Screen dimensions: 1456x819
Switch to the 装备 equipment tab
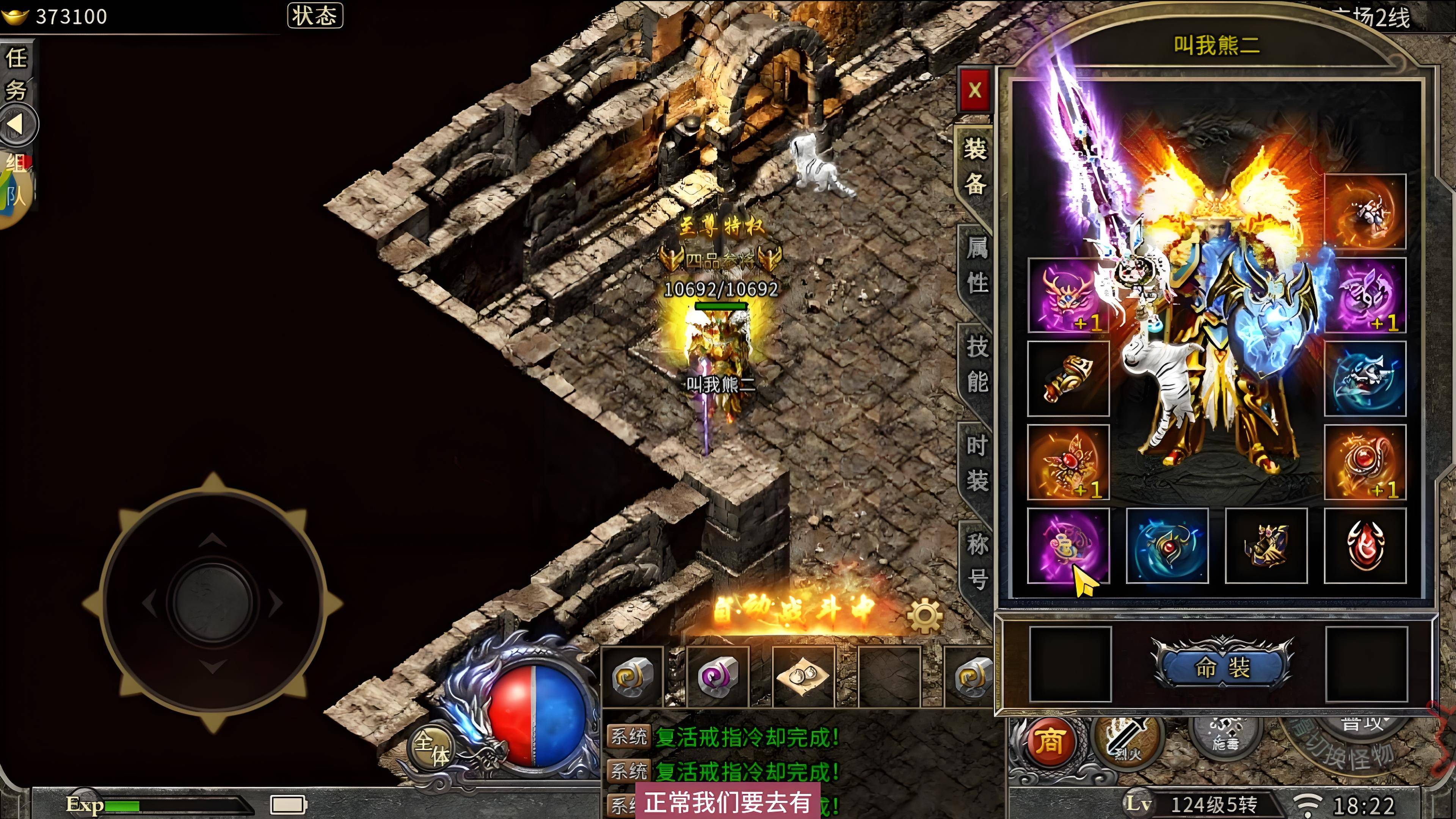975,166
